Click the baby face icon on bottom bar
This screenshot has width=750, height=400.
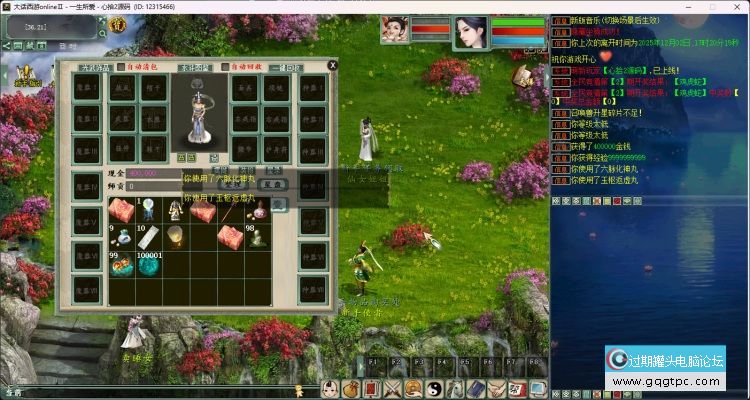331,389
